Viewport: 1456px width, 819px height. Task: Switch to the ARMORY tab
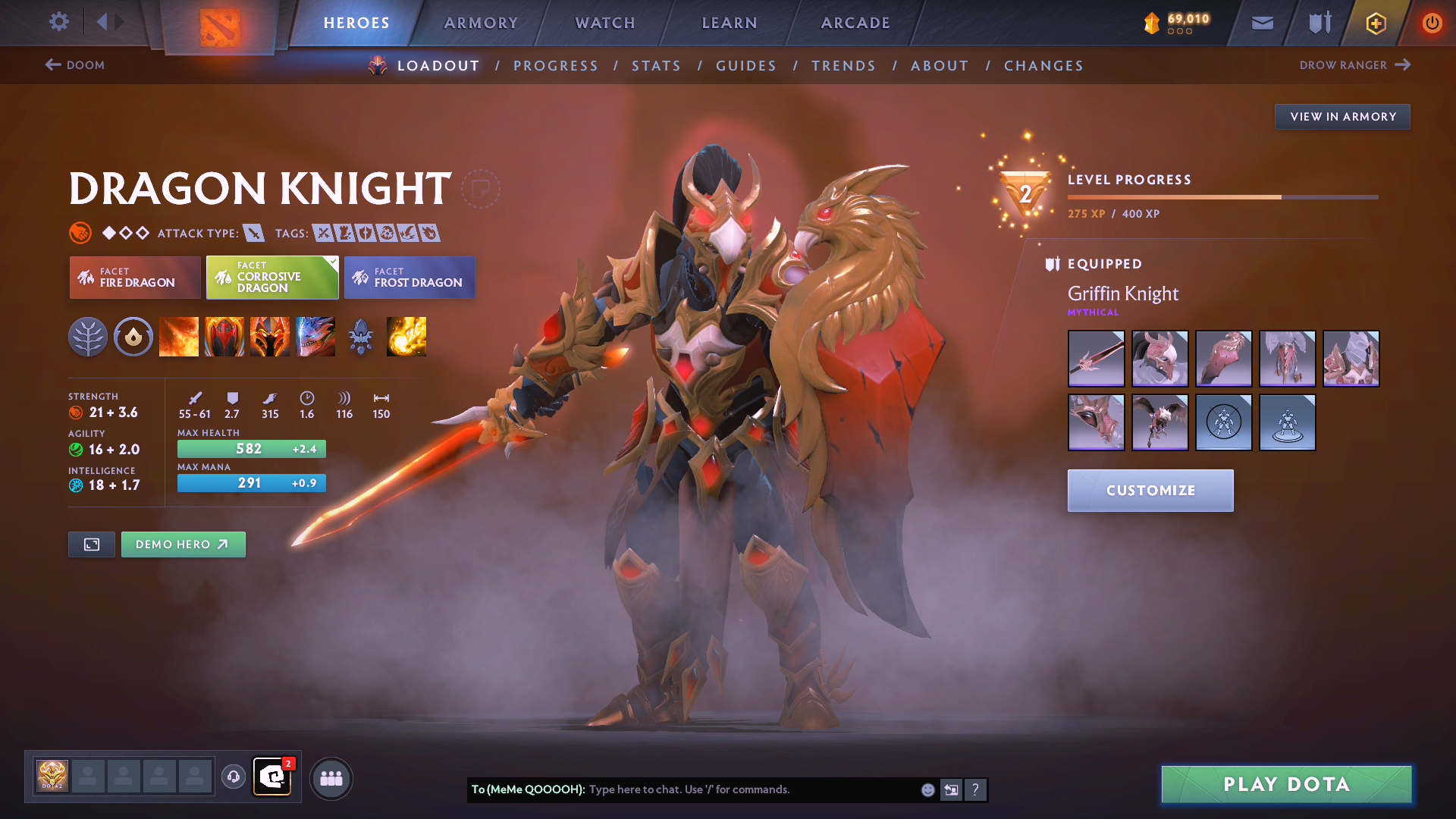click(x=481, y=23)
